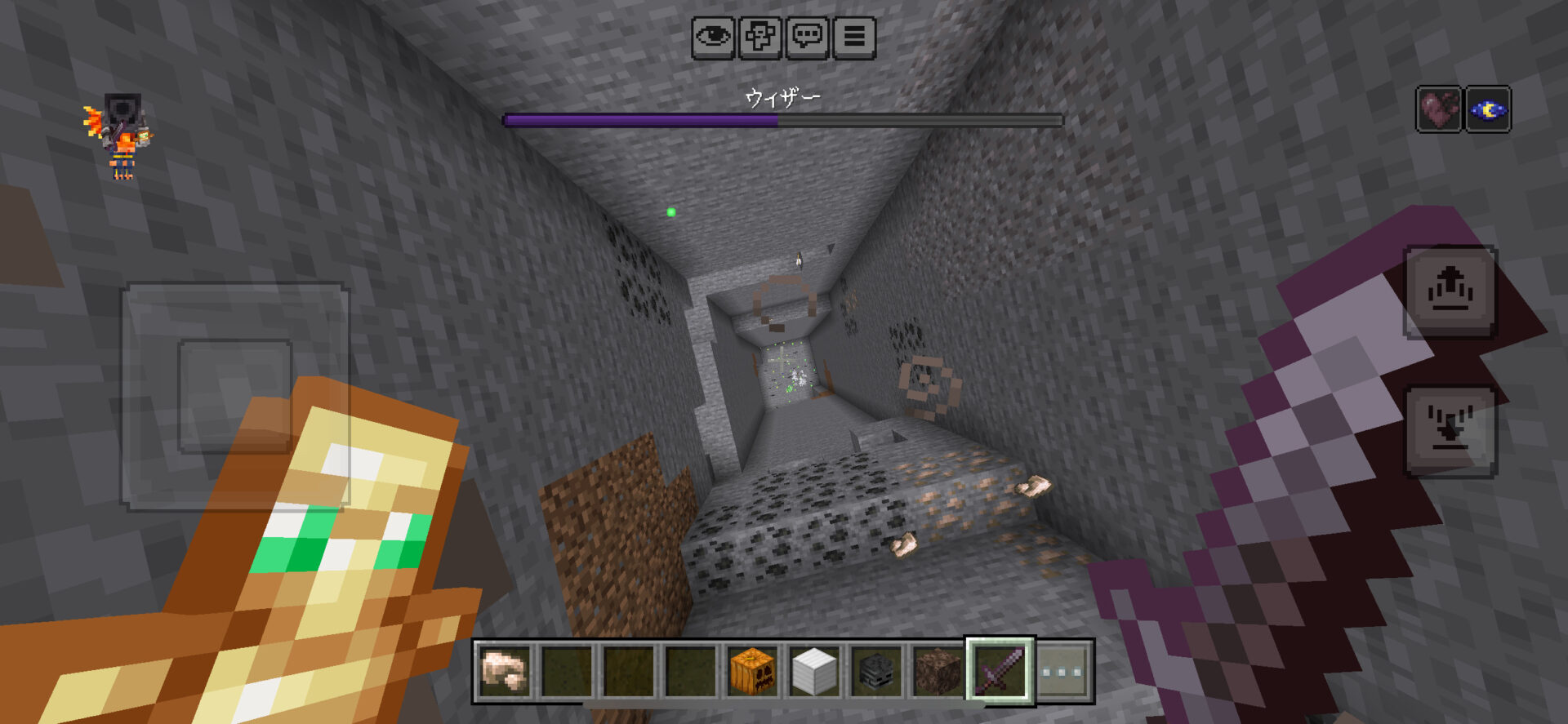The width and height of the screenshot is (1568, 724).
Task: Select the netherite sword hotbar slot
Action: 1000,671
